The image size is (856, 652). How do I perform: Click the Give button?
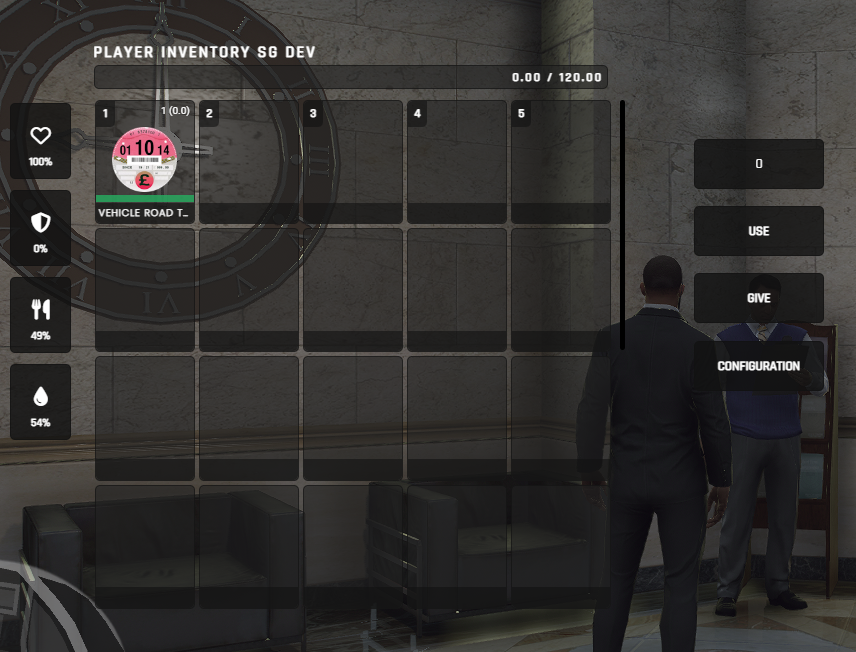tap(758, 298)
